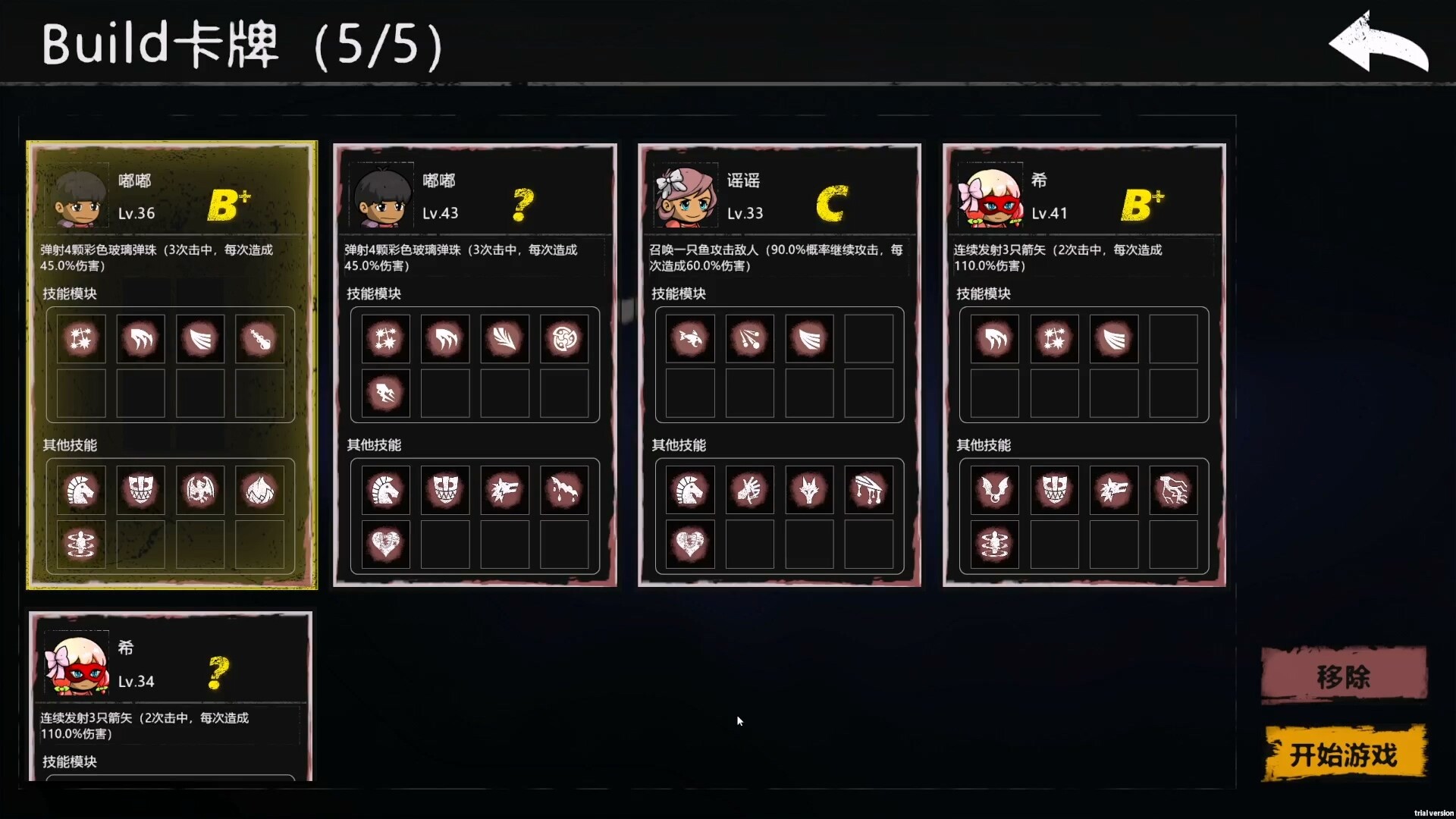Viewport: 1456px width, 819px height.
Task: Click the dragon skill icon on 嘟嘟's Lv.36 card
Action: click(x=199, y=489)
